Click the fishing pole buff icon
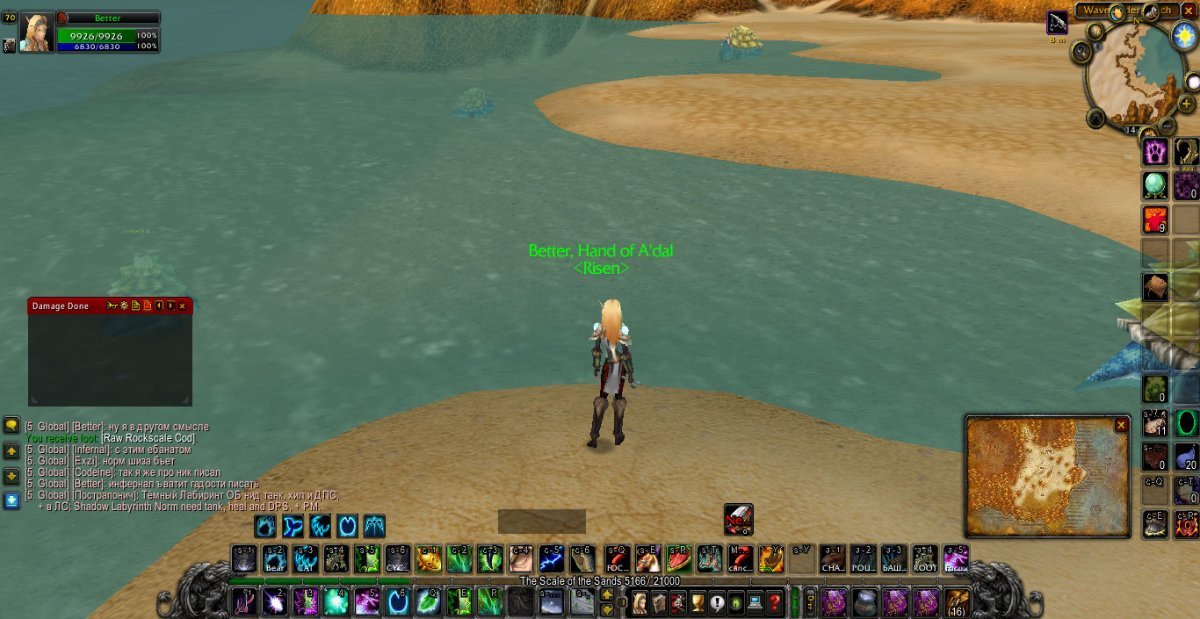The height and width of the screenshot is (619, 1200). [1057, 22]
